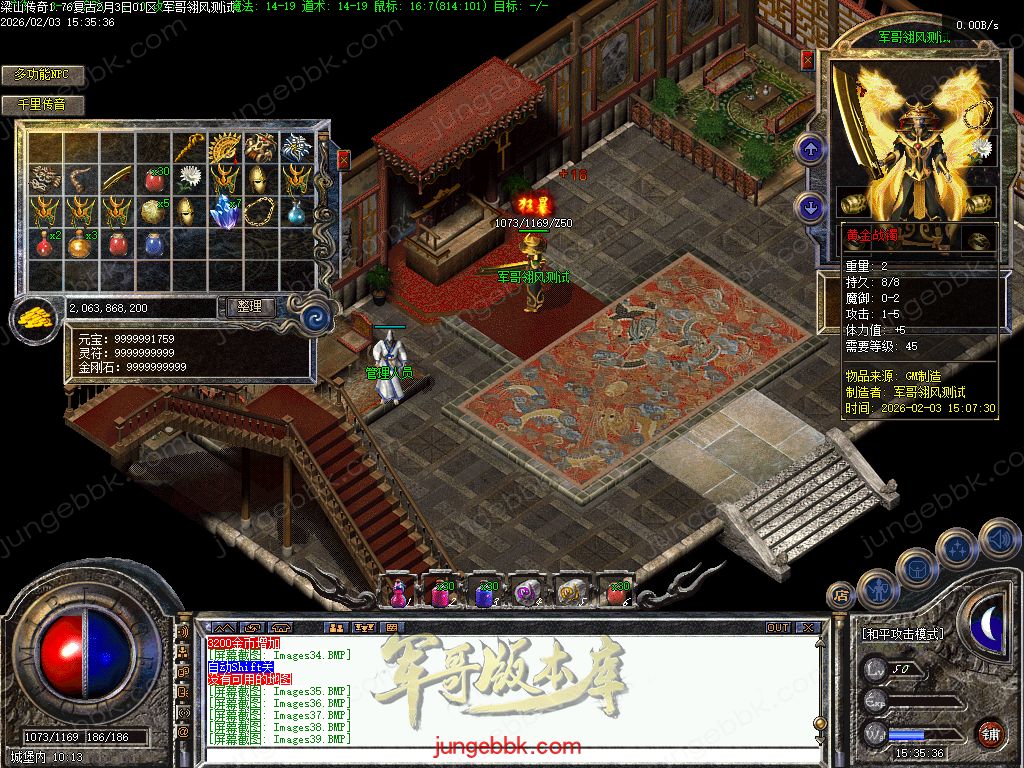Open the shop via the 店 button
This screenshot has width=1024, height=768.
click(x=840, y=596)
